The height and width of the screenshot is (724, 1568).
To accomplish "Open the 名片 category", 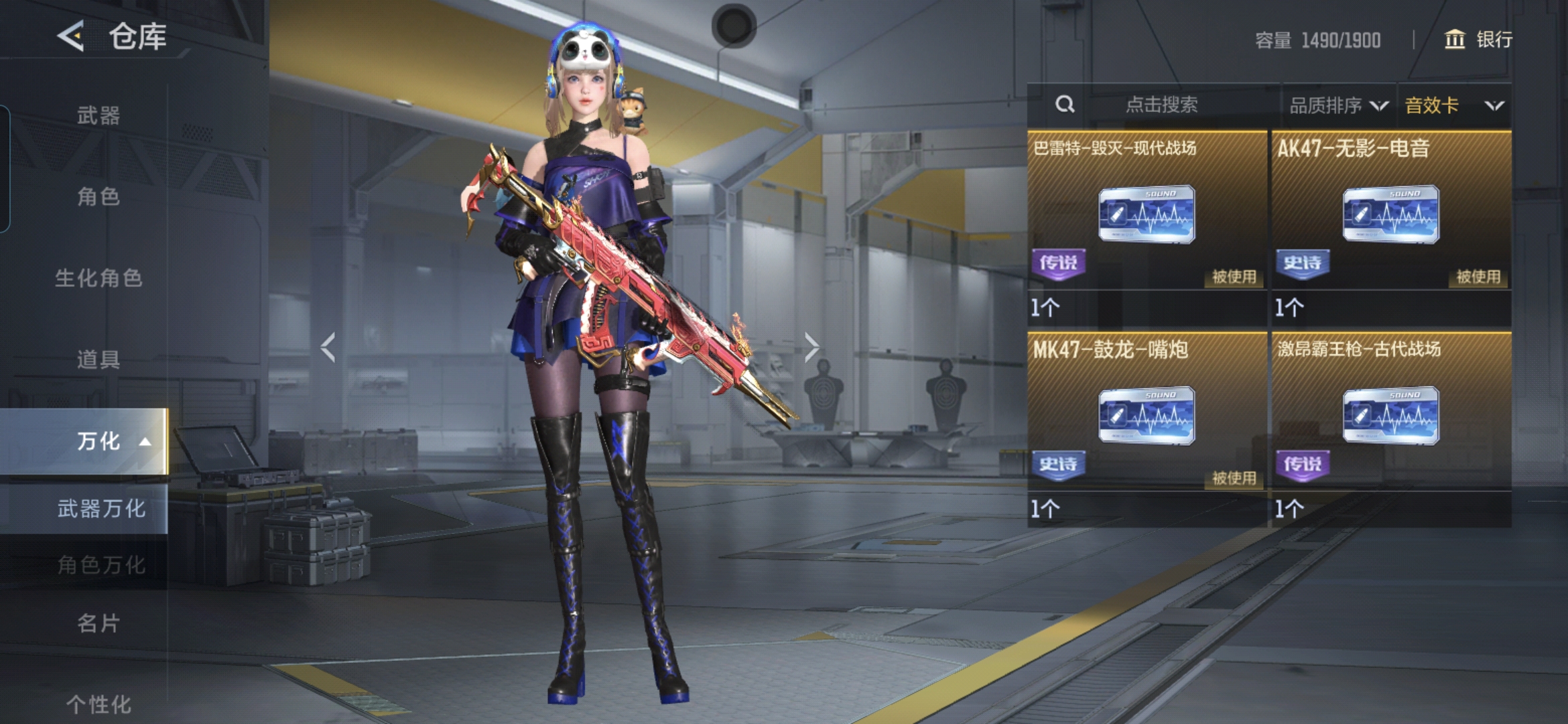I will pos(99,623).
